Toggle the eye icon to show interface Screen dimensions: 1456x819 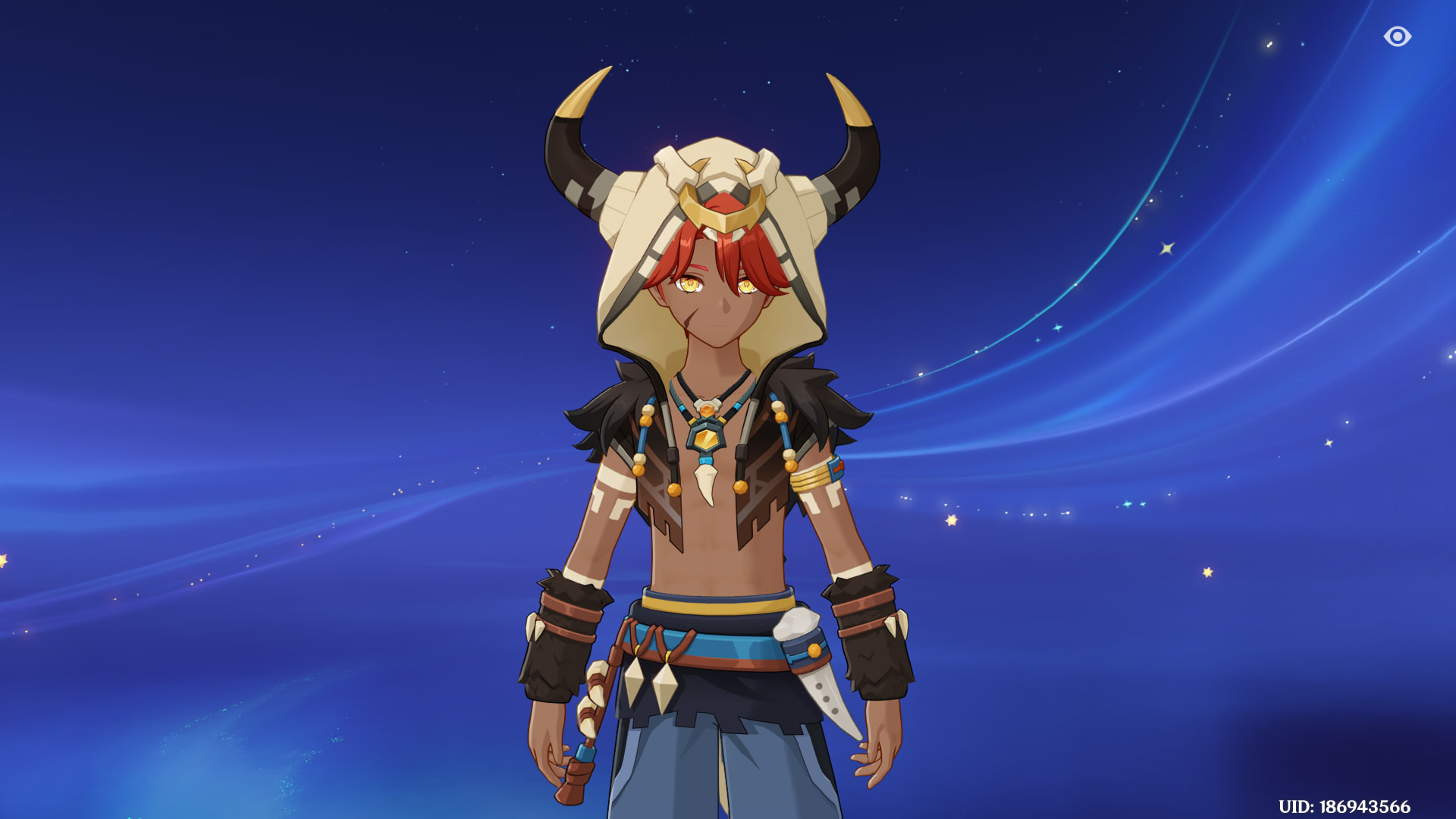(1397, 36)
